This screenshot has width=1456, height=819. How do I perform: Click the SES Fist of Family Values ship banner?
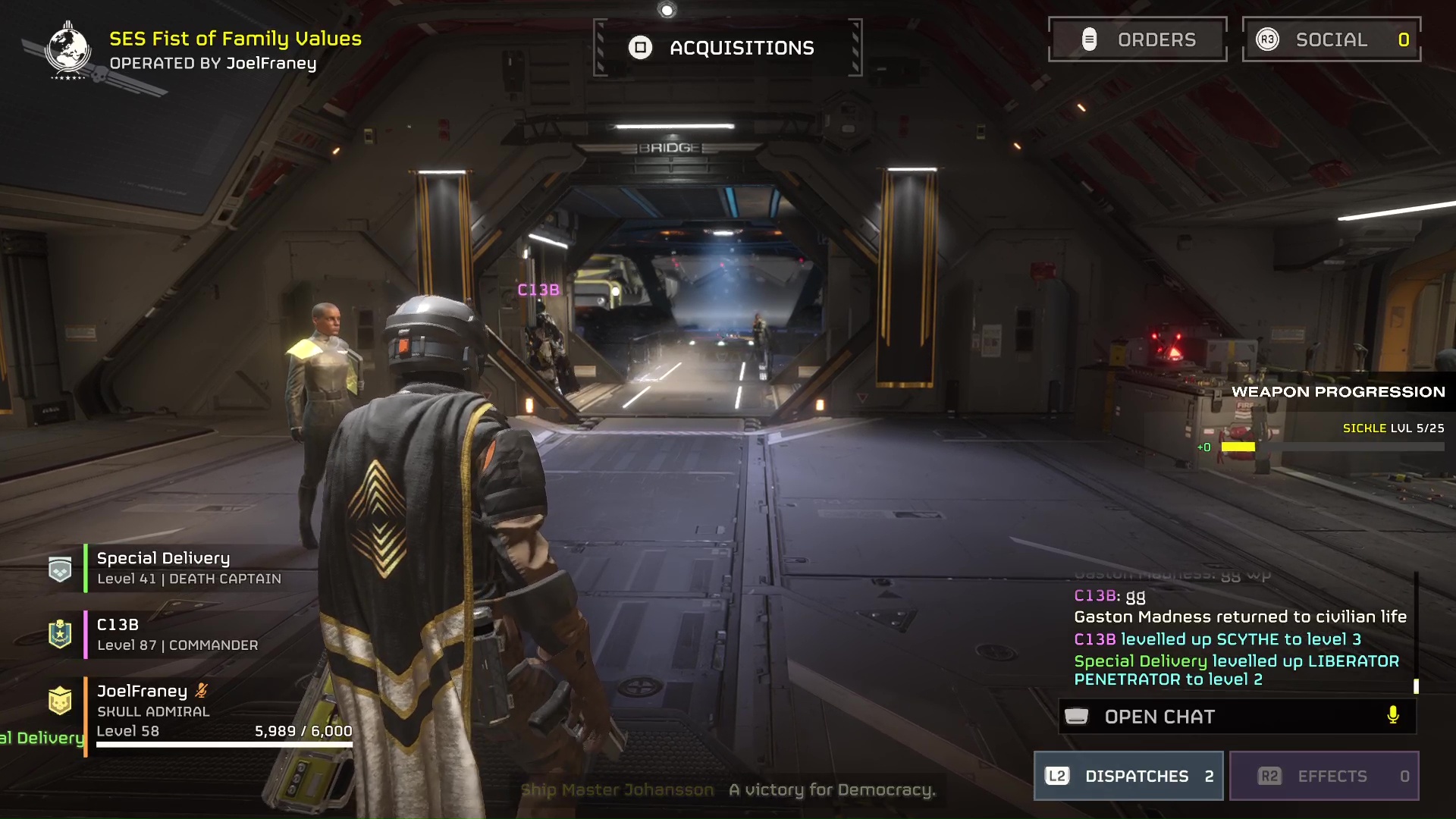pyautogui.click(x=235, y=39)
